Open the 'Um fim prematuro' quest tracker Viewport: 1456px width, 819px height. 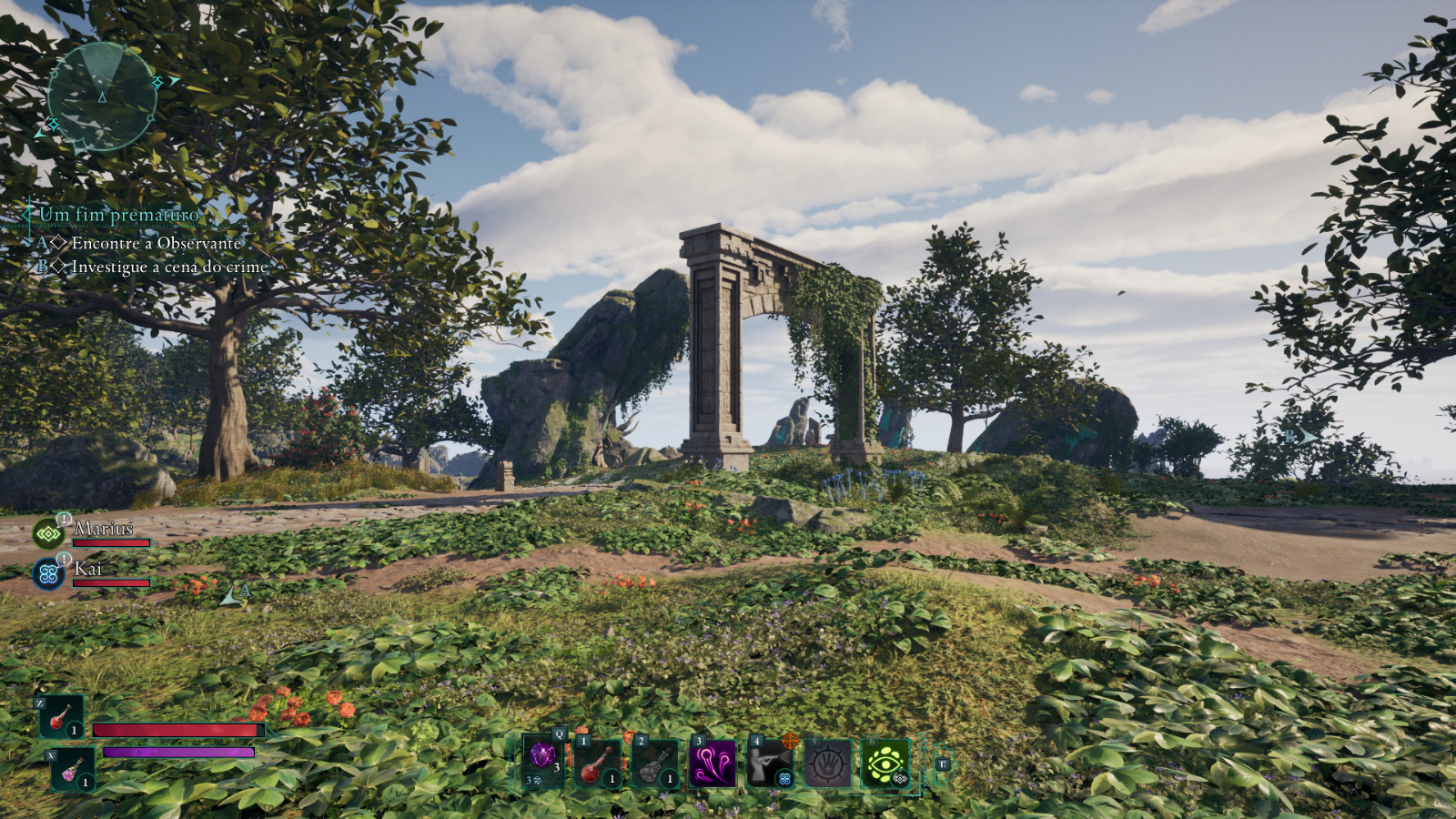[x=118, y=215]
